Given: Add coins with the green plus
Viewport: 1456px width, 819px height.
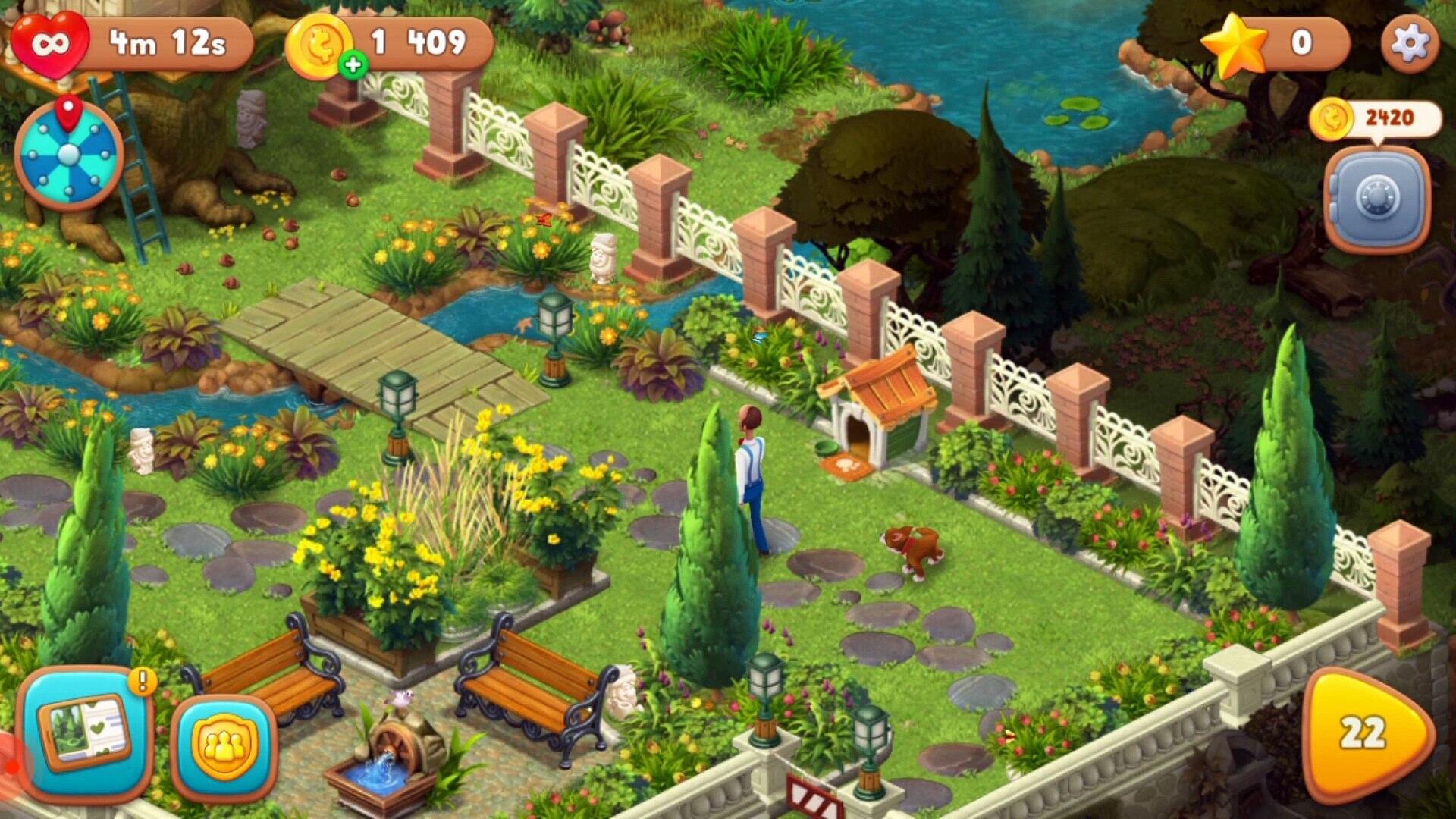Looking at the screenshot, I should tap(353, 65).
